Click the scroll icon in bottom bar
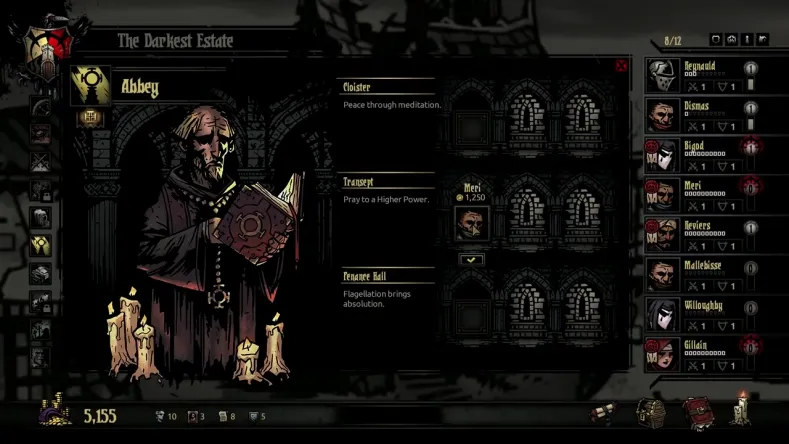 pyautogui.click(x=603, y=414)
